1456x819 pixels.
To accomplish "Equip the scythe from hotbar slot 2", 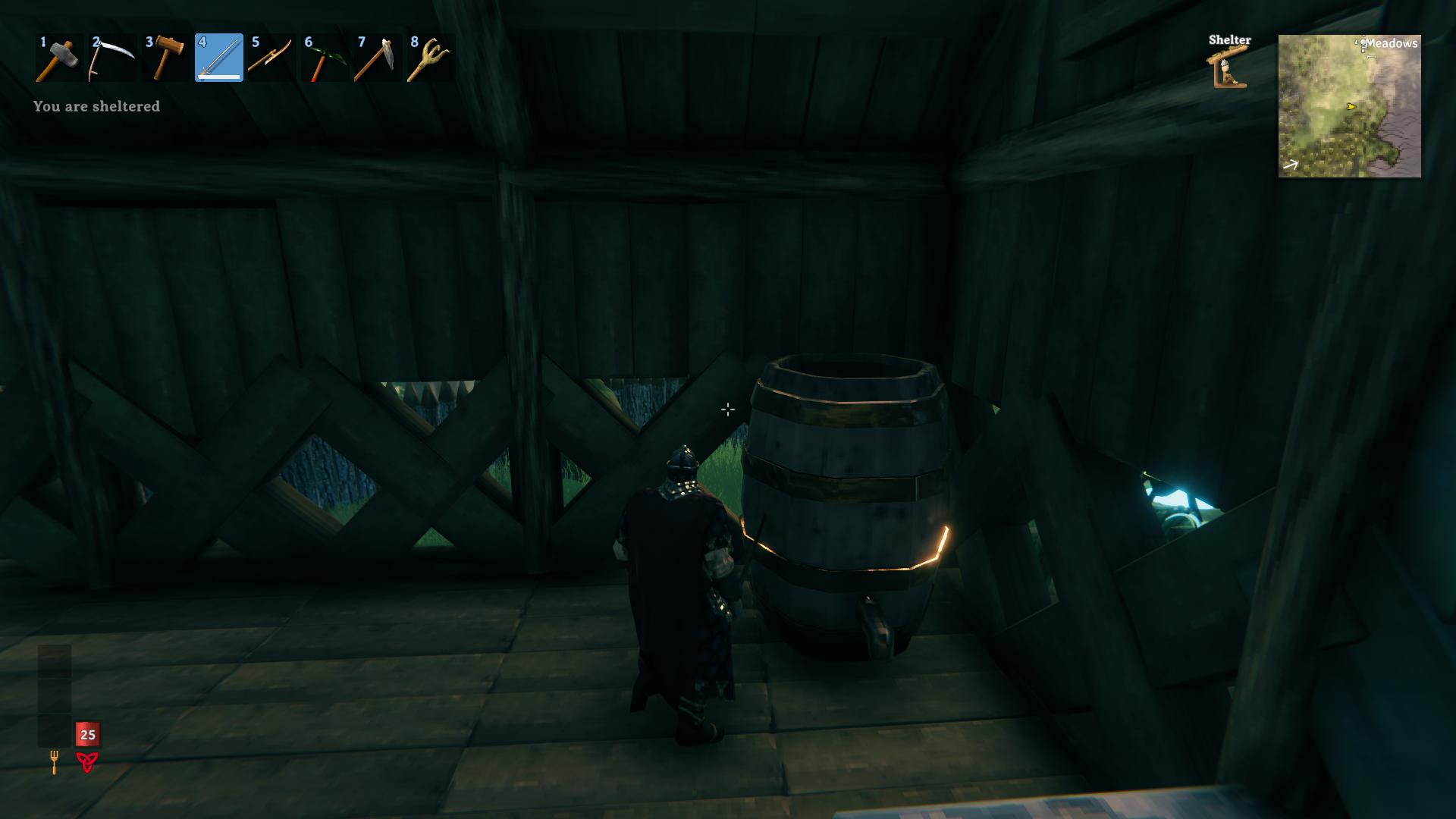I will point(112,58).
